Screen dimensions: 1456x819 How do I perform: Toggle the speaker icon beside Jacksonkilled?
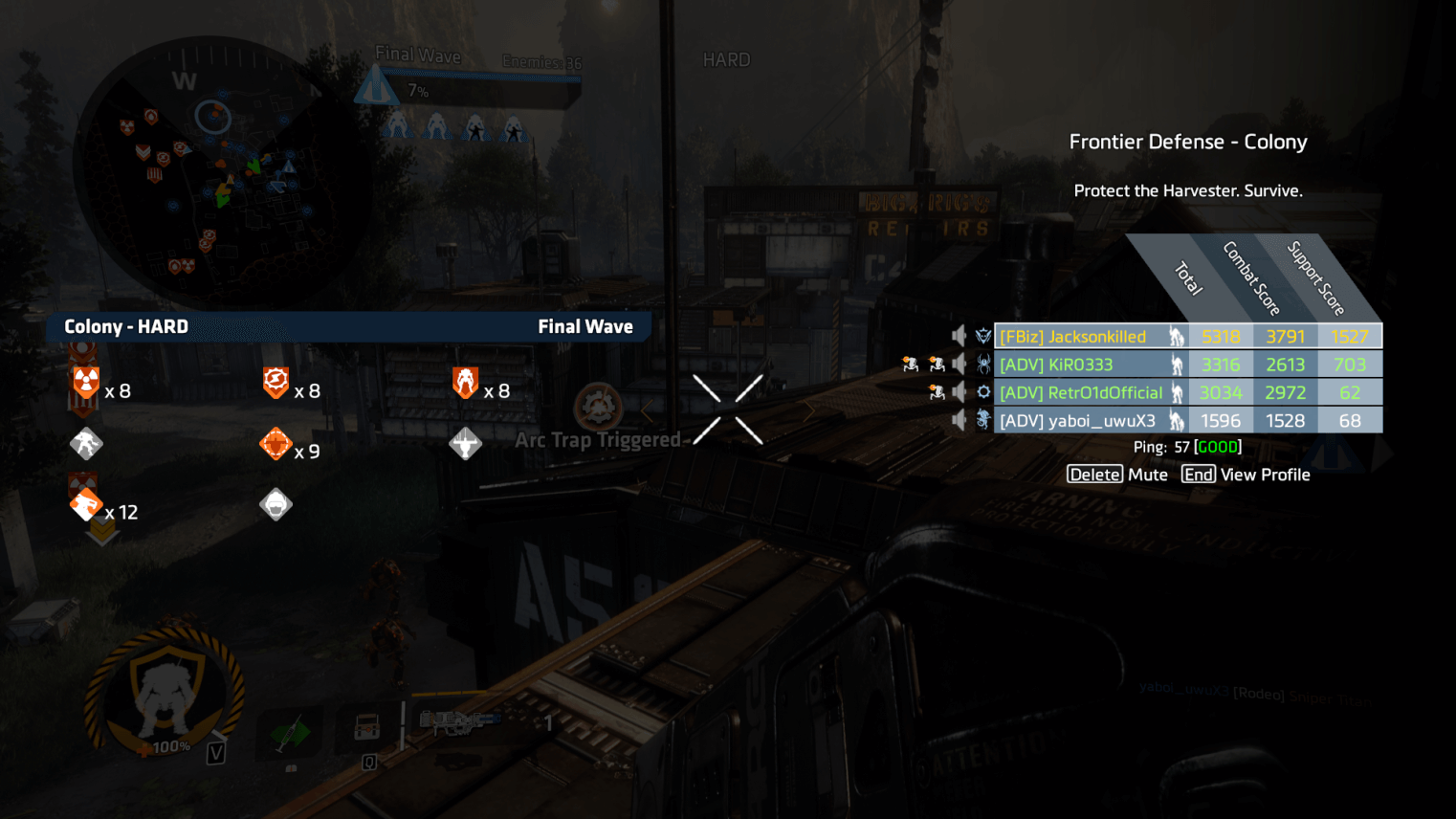click(x=959, y=336)
